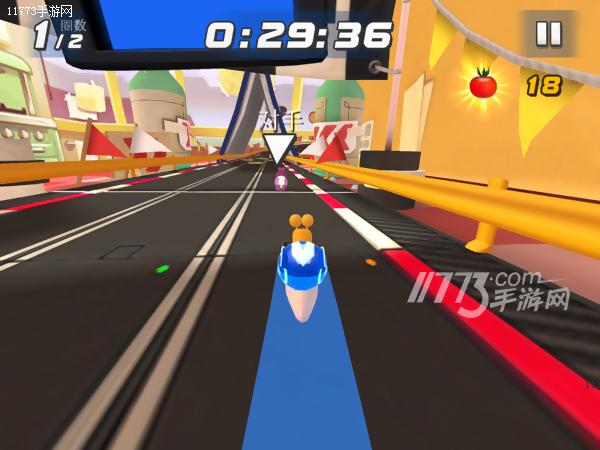
Task: Pause the race with the pause button
Action: 548,34
